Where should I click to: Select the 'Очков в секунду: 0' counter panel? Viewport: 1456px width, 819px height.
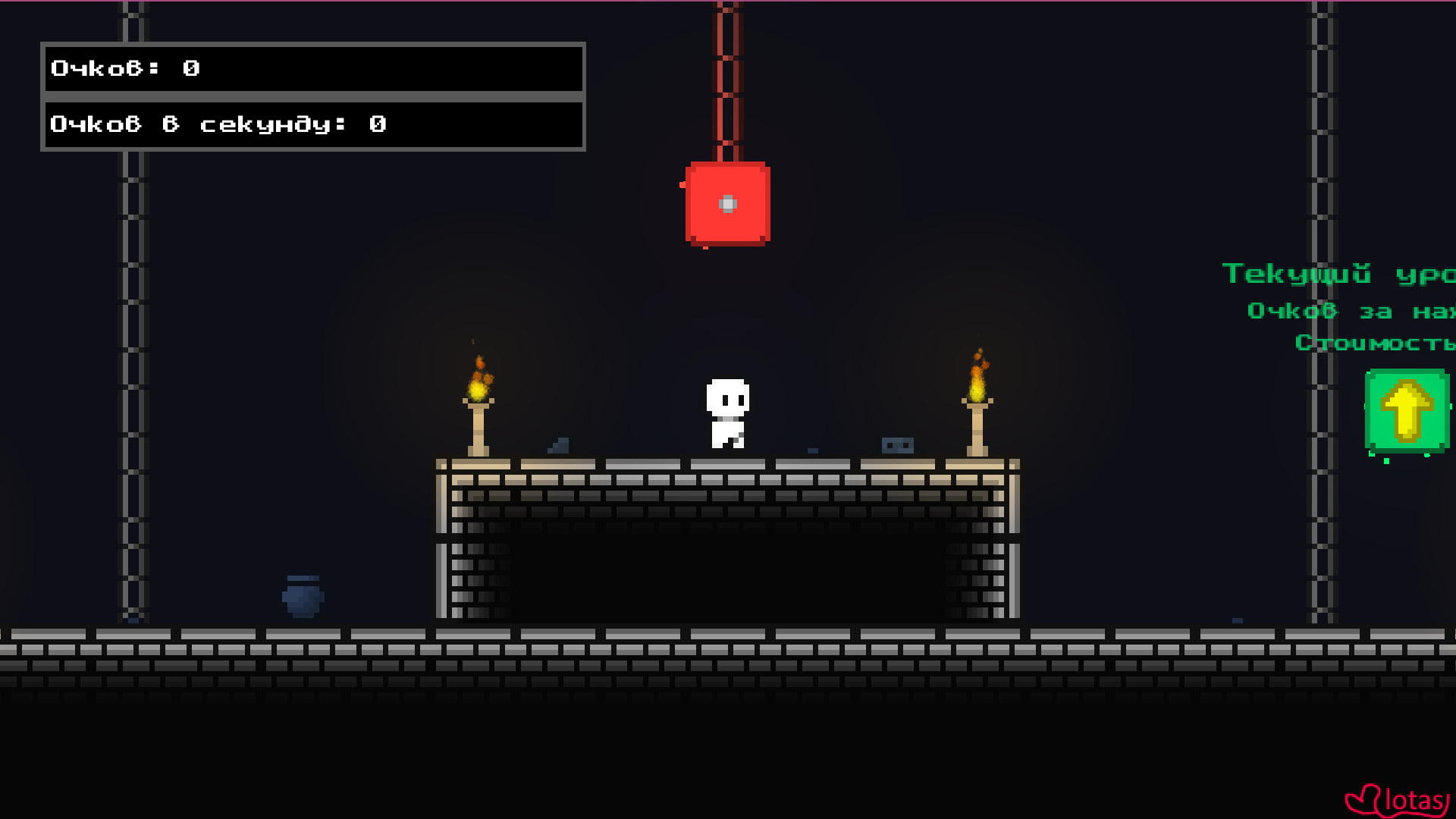point(313,124)
